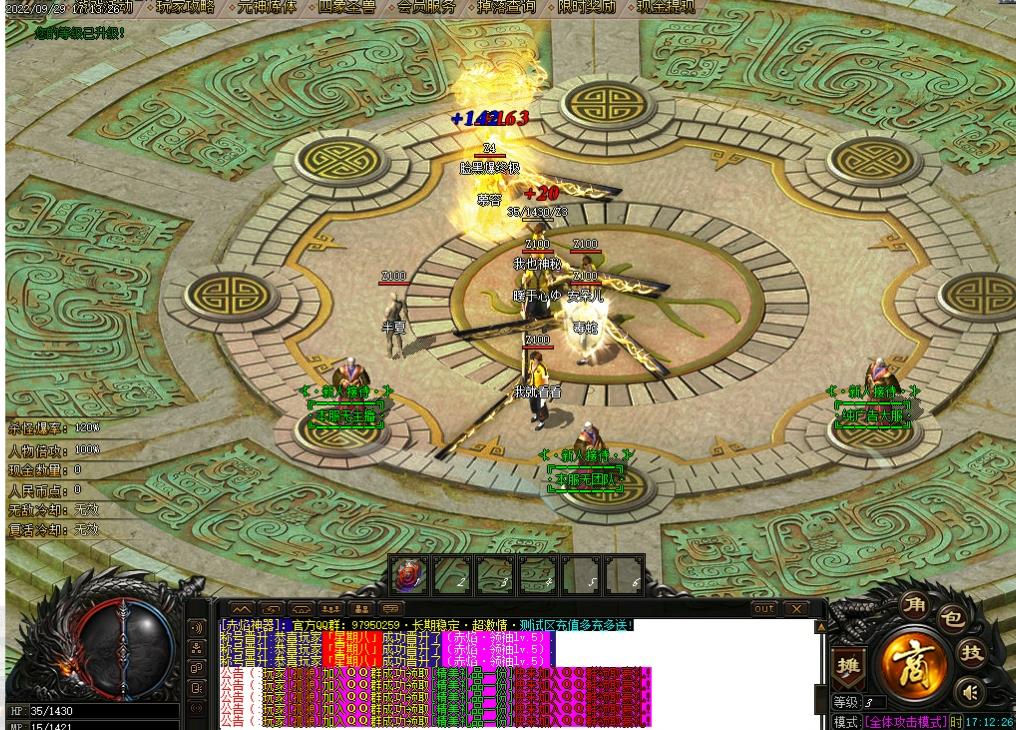The height and width of the screenshot is (730, 1016).
Task: Select the 四象圣兽 top menu
Action: [347, 7]
